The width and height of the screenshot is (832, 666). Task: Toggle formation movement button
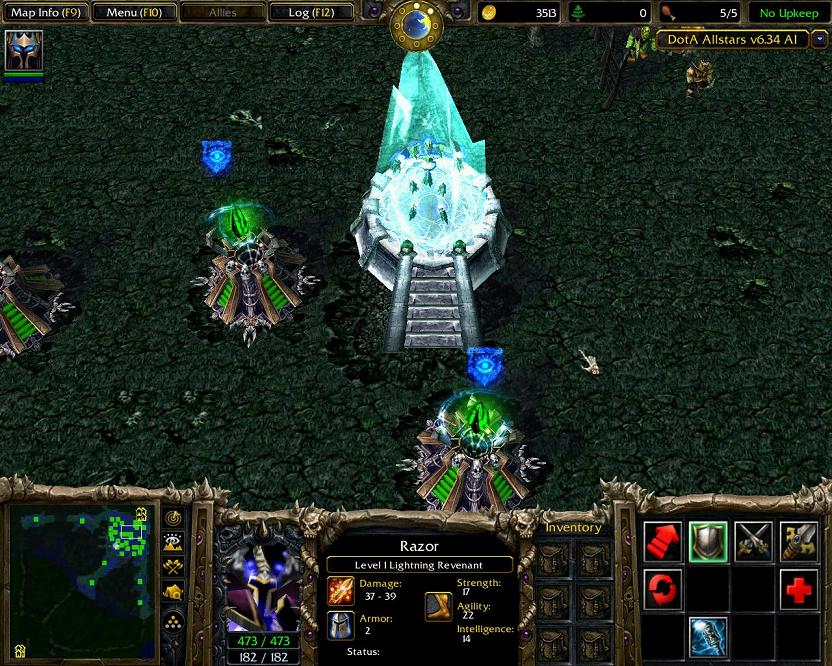point(174,622)
